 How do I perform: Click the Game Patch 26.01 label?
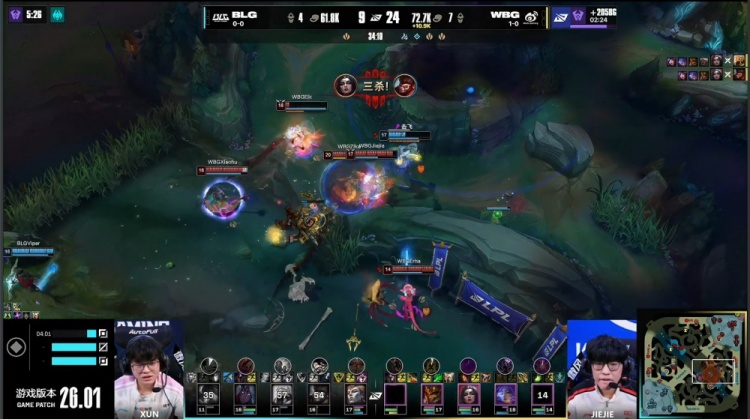point(56,396)
